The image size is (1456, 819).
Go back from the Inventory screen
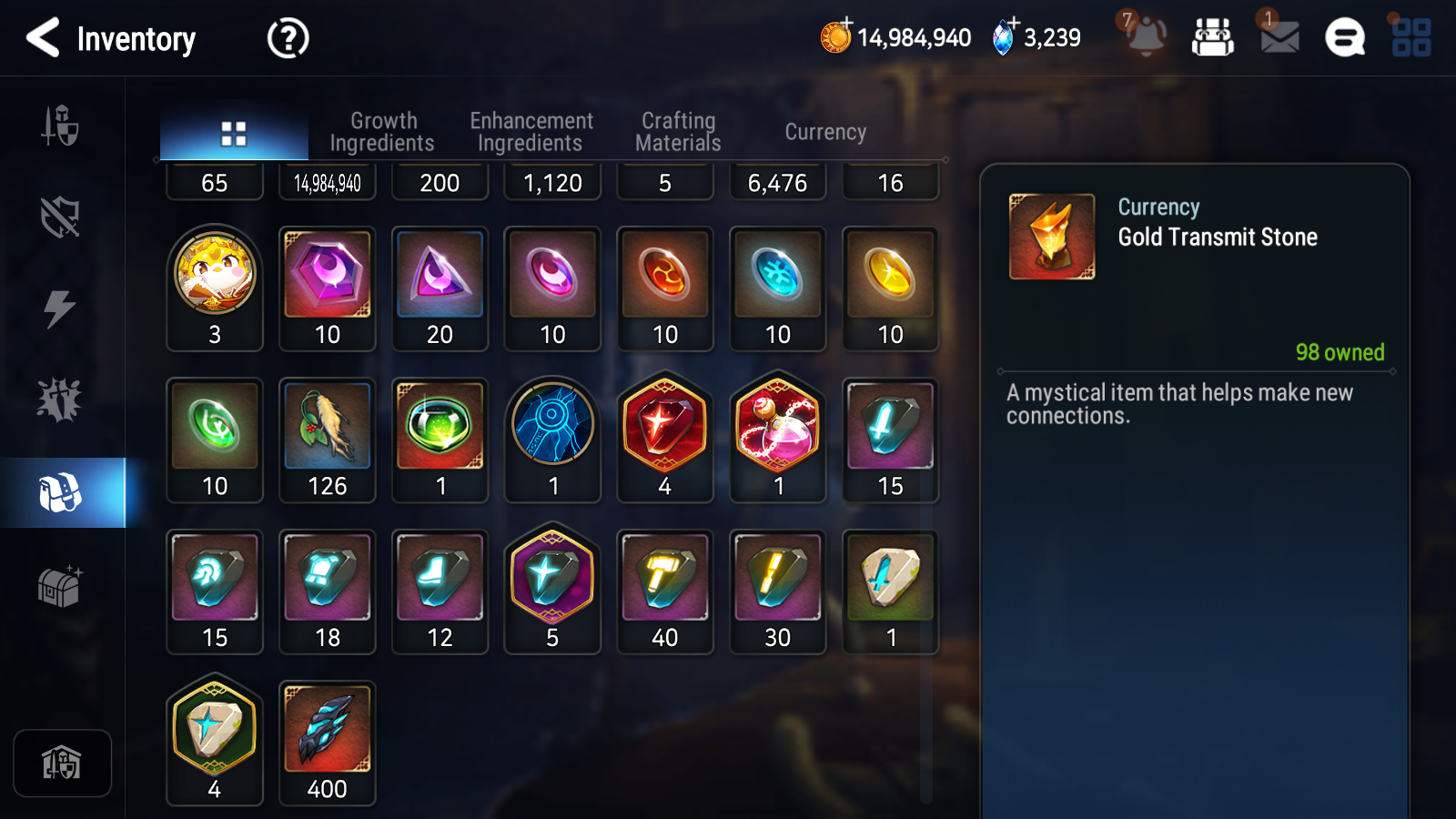(x=43, y=38)
